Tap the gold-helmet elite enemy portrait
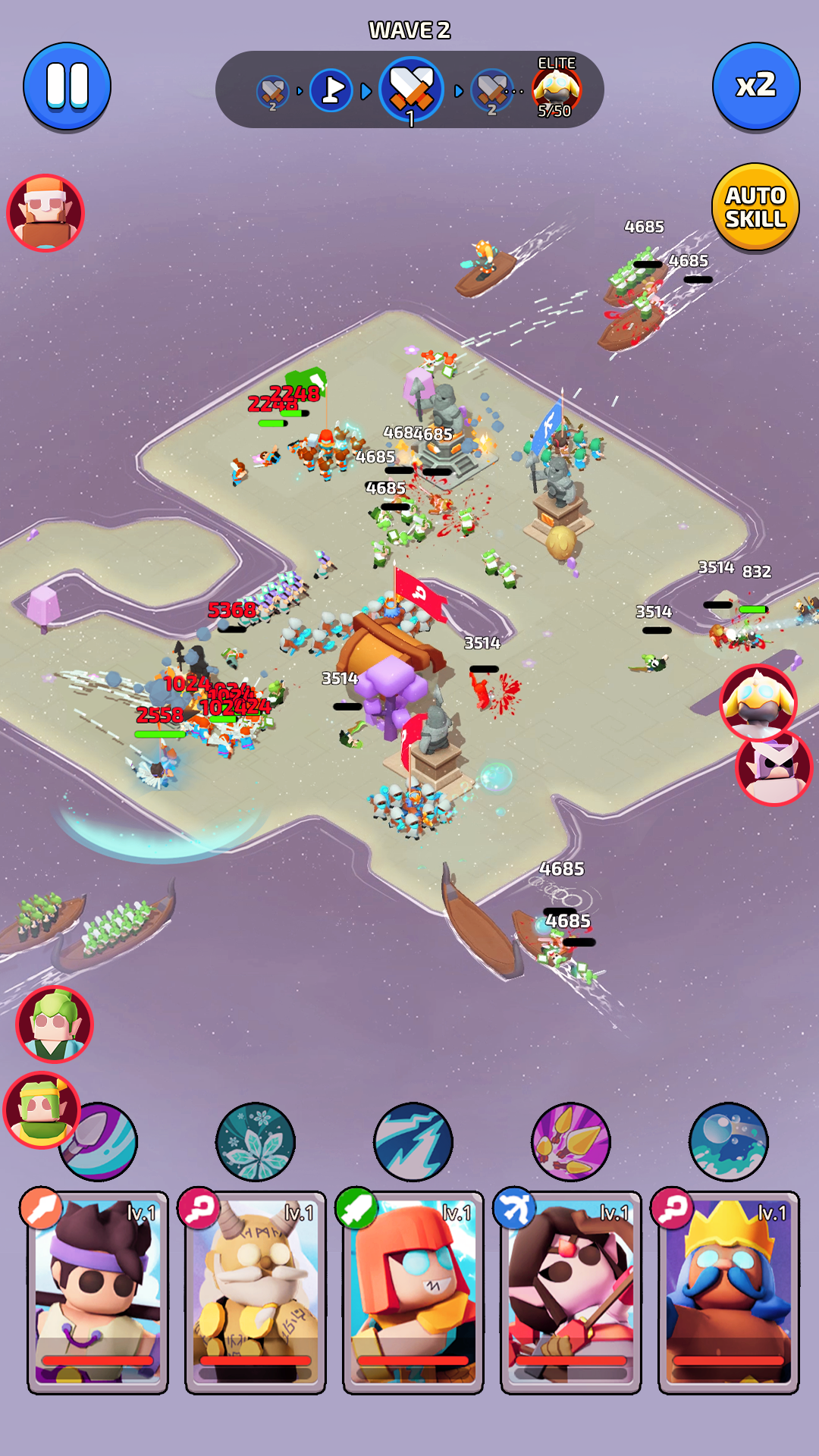 758,703
